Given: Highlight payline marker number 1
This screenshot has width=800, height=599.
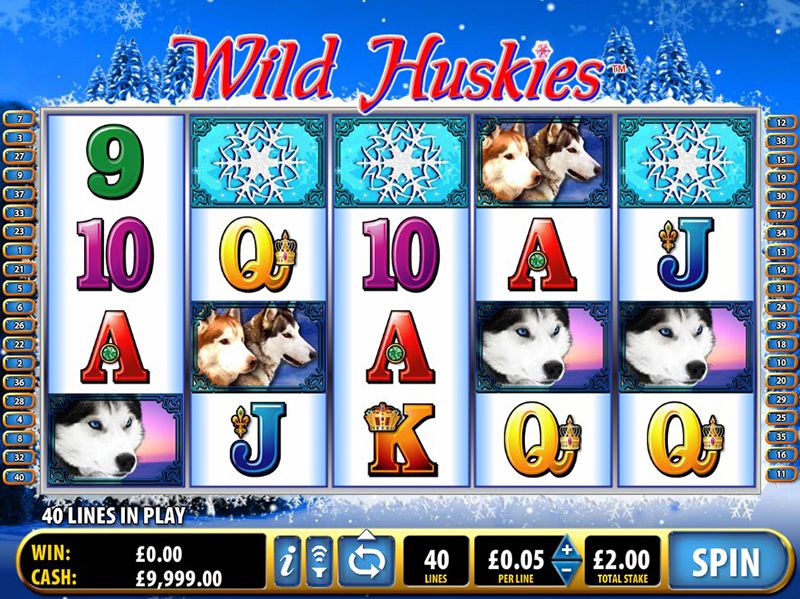Looking at the screenshot, I should pos(19,249).
